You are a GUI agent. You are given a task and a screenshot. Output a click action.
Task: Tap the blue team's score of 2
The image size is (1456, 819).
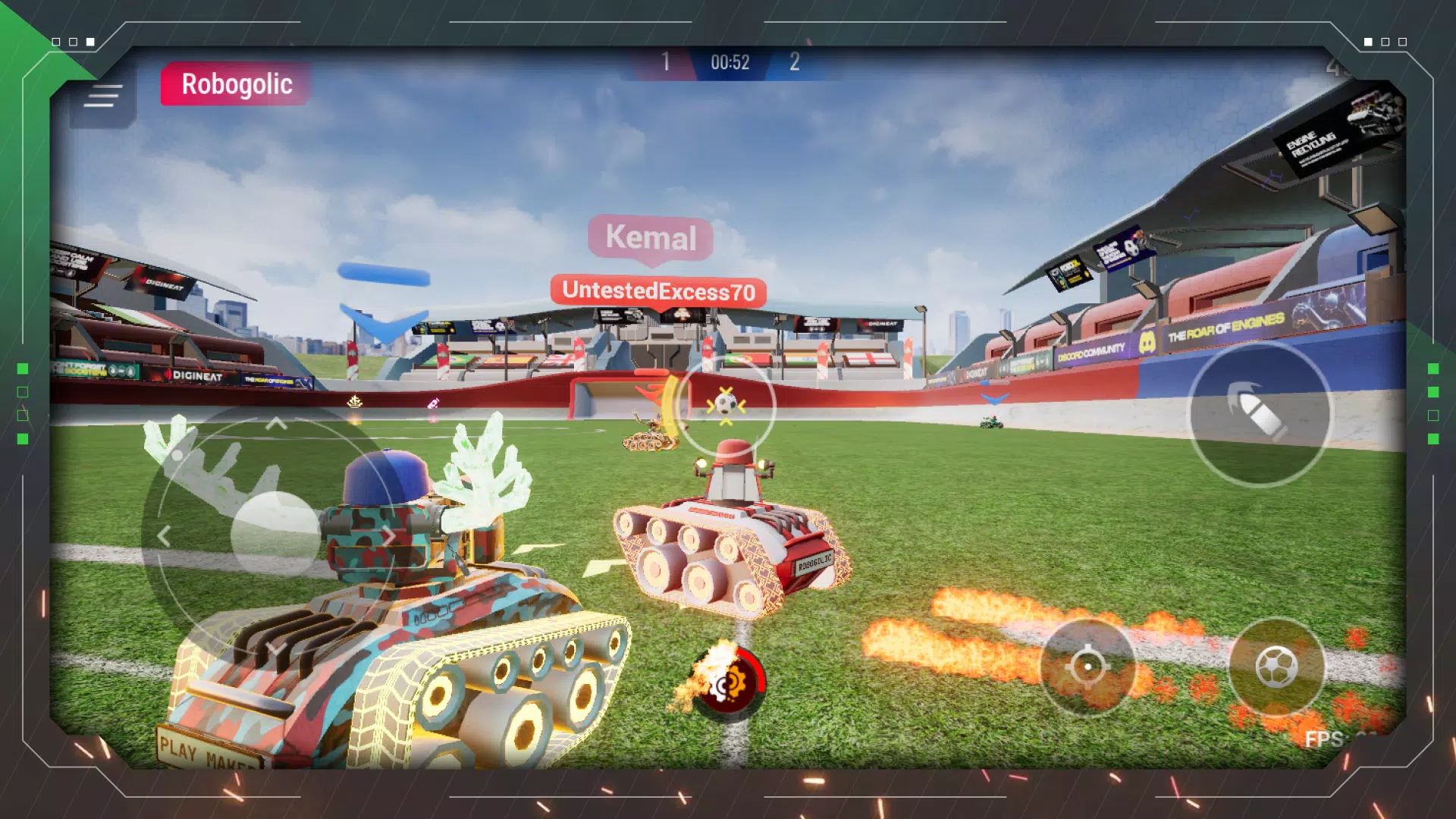point(795,62)
